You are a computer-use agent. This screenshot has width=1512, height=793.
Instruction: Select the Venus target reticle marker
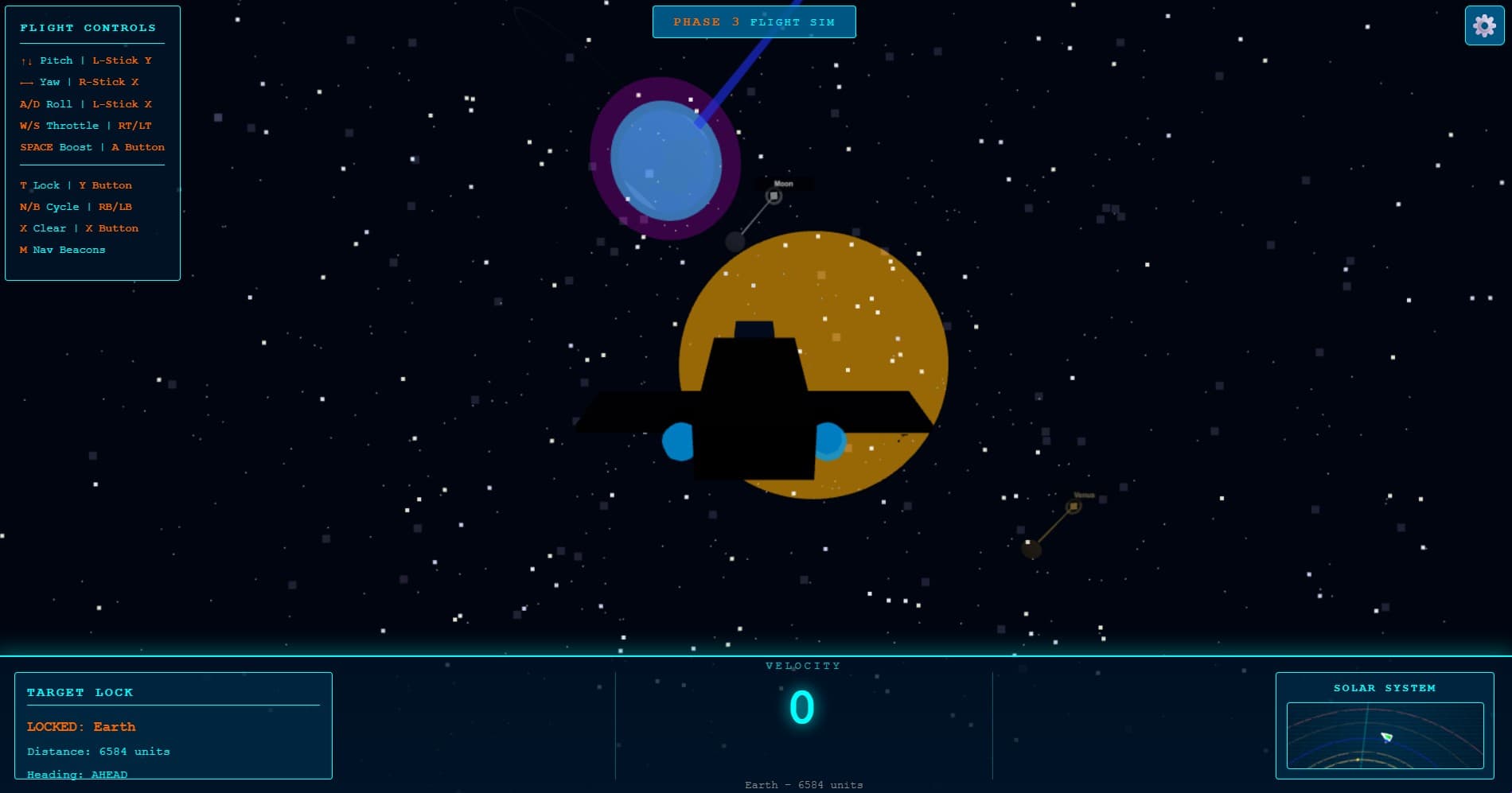pos(1074,506)
